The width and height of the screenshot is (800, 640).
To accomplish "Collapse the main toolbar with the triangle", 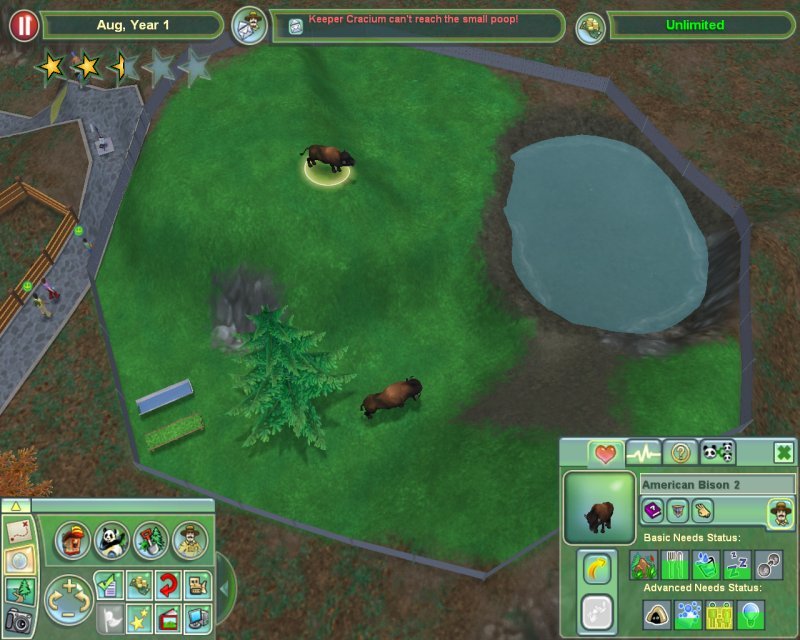I will coord(15,506).
